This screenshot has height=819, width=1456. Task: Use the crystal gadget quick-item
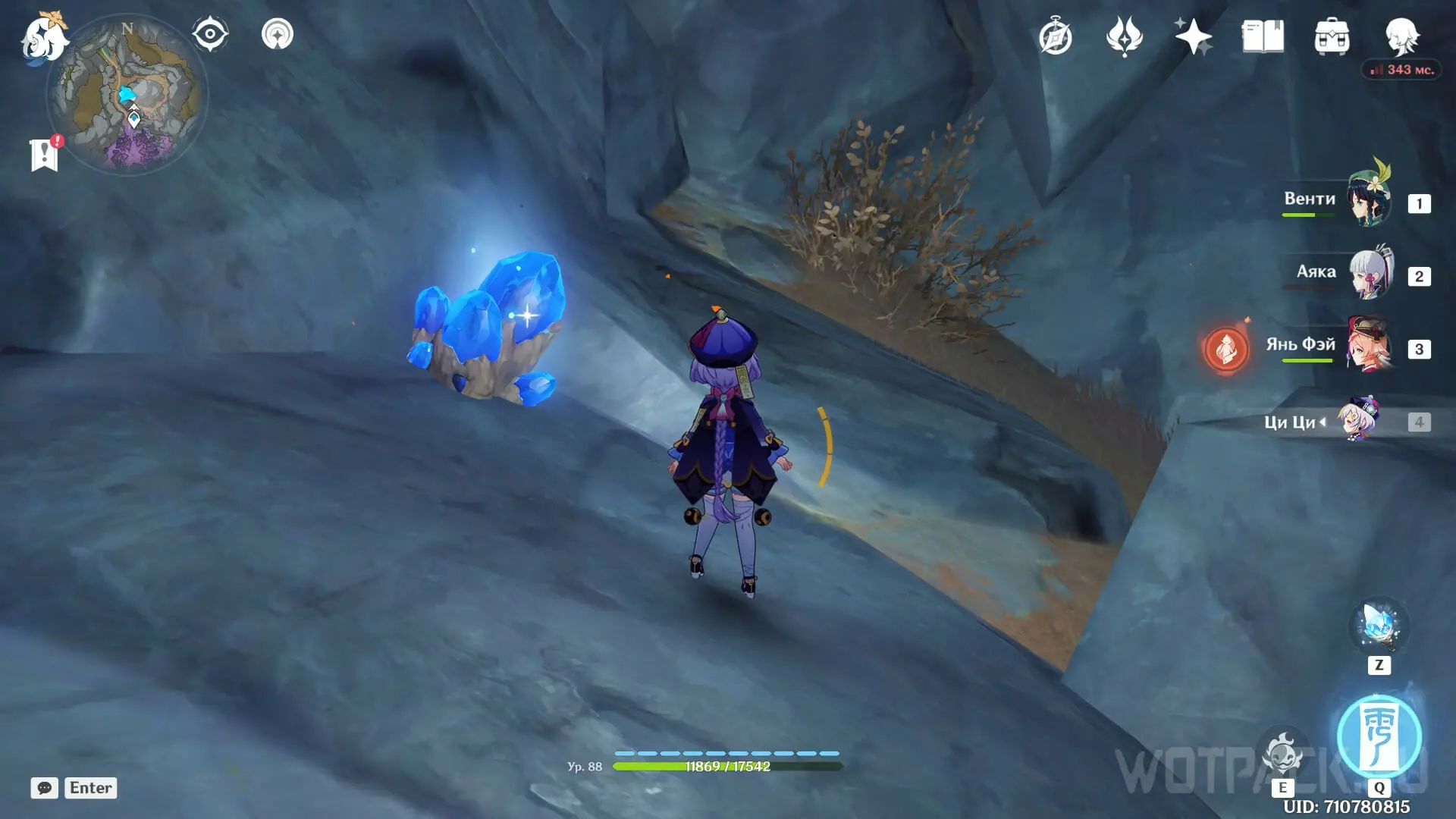pyautogui.click(x=1379, y=627)
